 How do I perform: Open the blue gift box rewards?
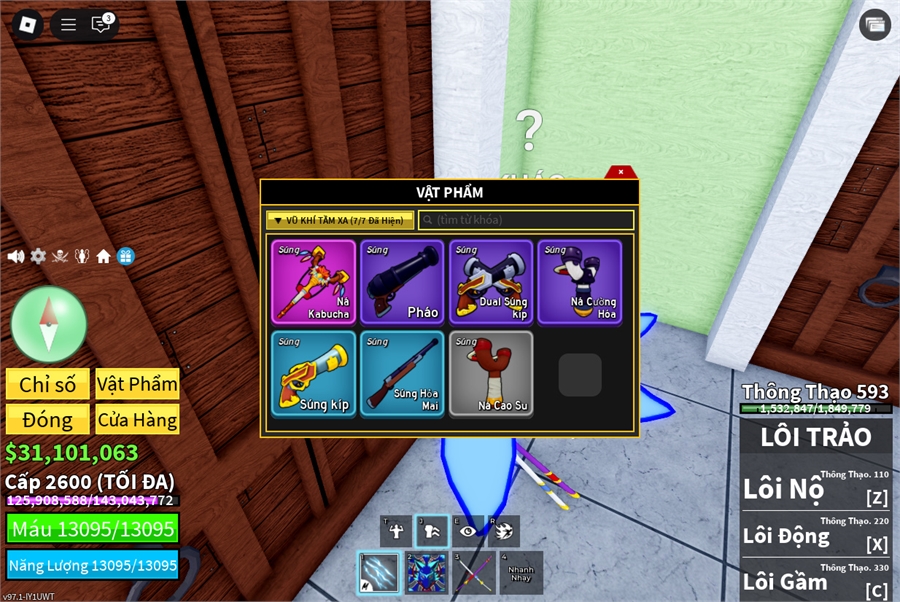point(125,257)
